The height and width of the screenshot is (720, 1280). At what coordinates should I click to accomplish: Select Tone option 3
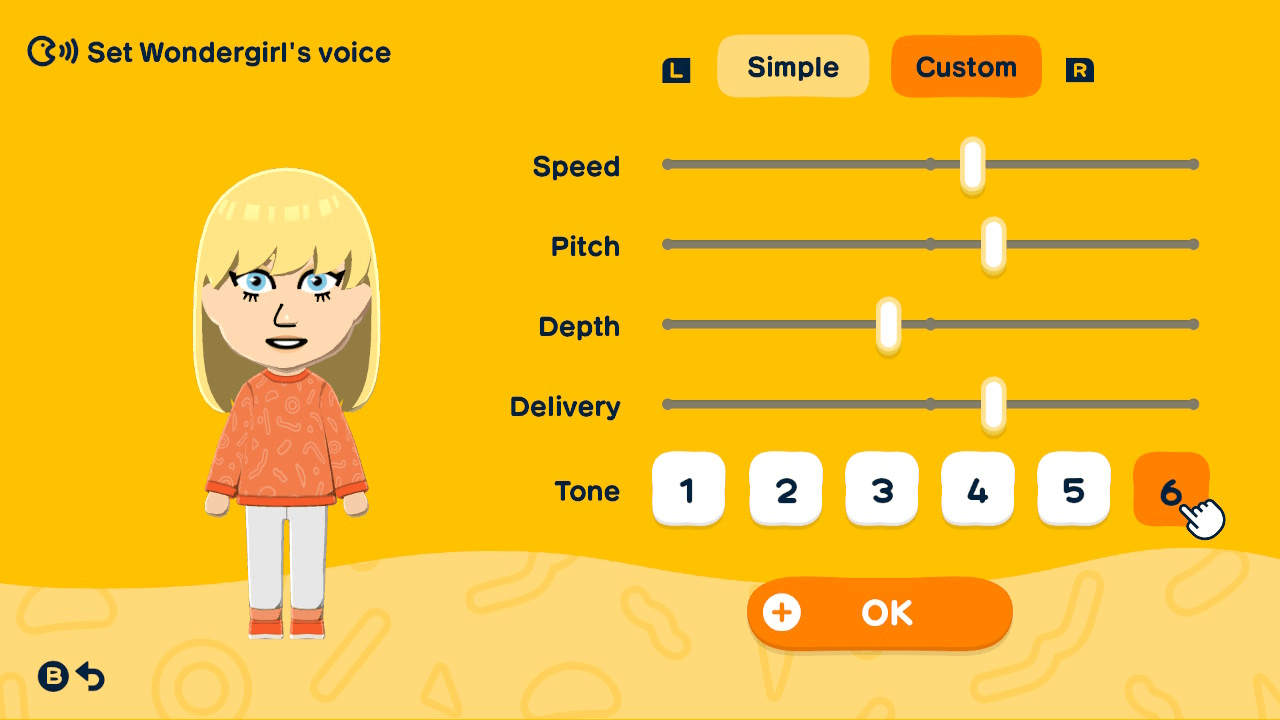(x=882, y=489)
